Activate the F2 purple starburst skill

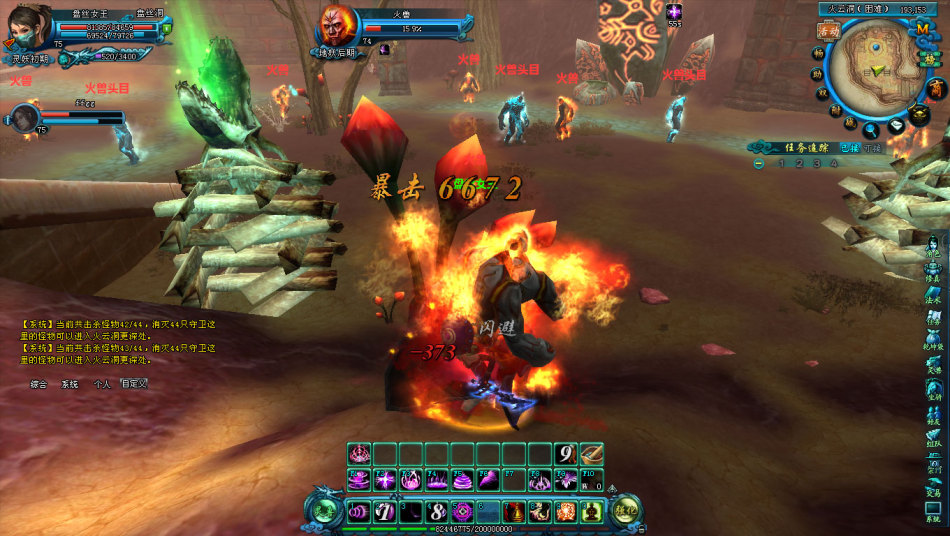[383, 480]
